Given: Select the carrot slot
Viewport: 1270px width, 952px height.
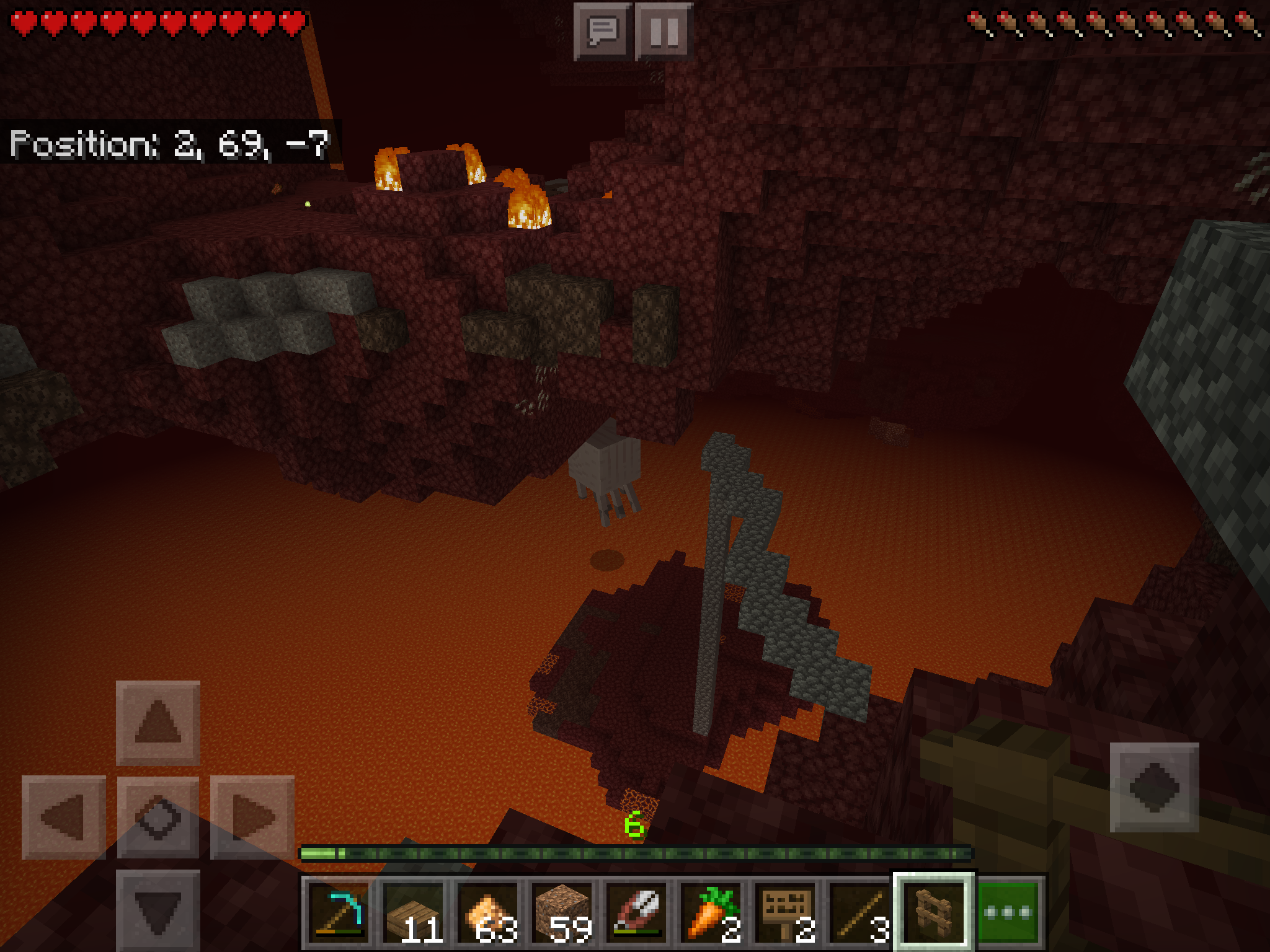Looking at the screenshot, I should tap(711, 912).
